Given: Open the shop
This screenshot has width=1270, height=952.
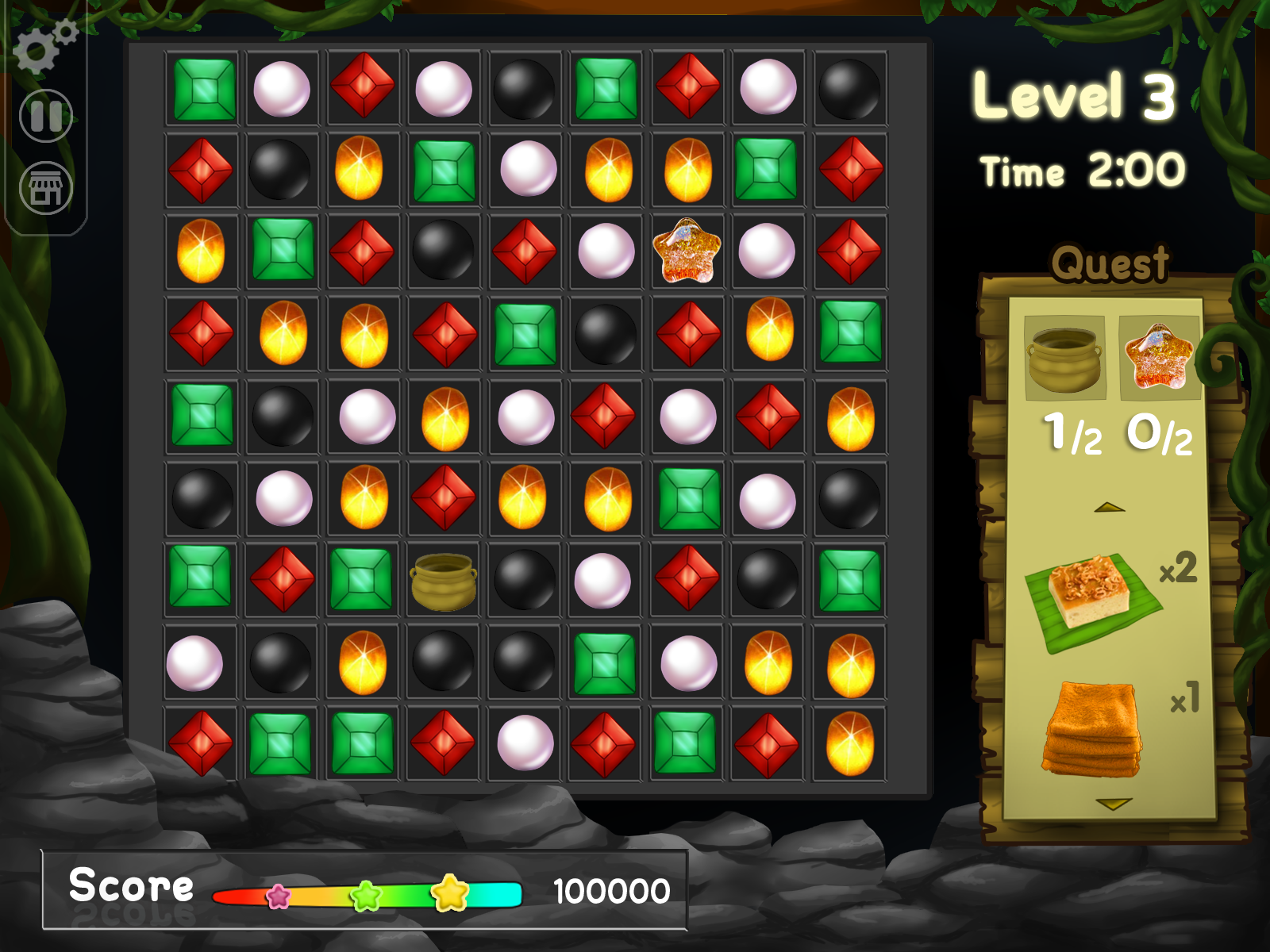Looking at the screenshot, I should (x=46, y=189).
